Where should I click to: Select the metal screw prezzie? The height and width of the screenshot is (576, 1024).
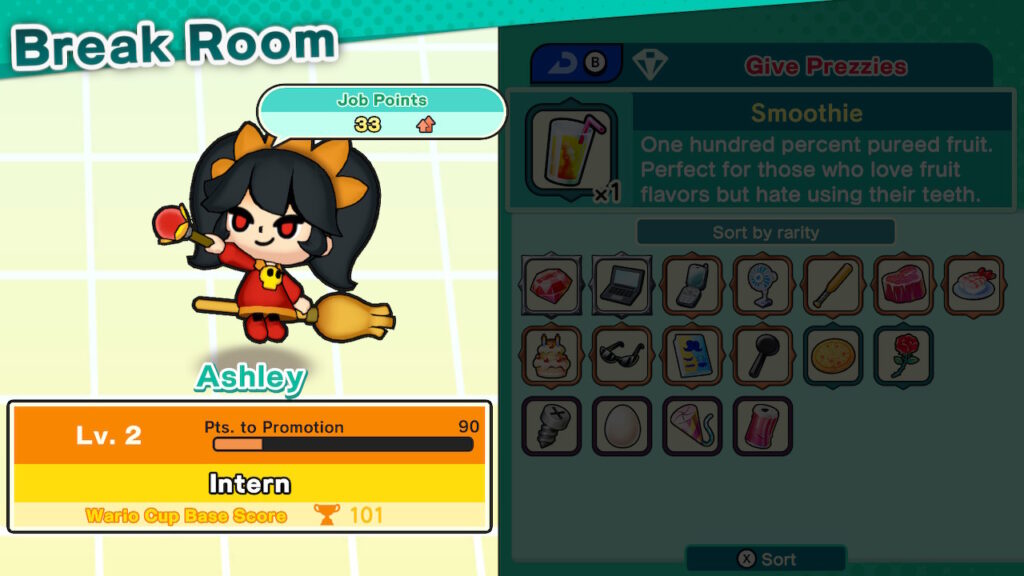551,426
